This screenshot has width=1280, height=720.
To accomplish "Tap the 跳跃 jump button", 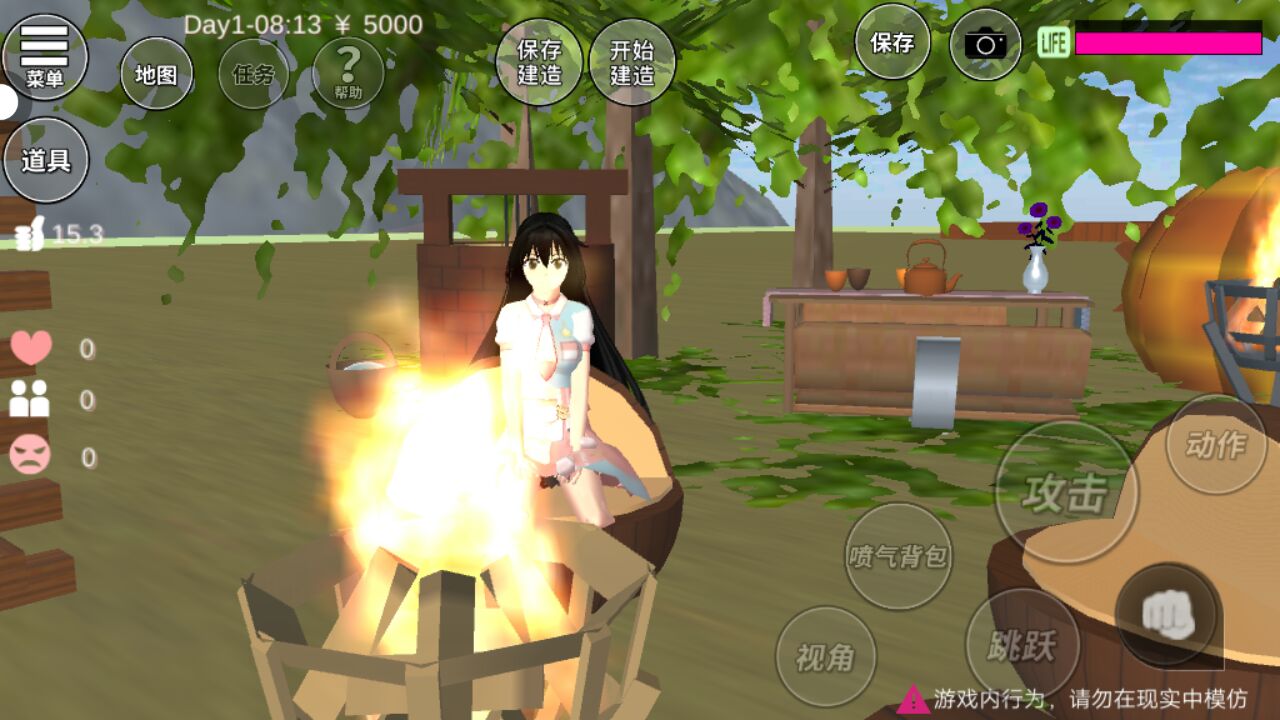I will 1022,645.
